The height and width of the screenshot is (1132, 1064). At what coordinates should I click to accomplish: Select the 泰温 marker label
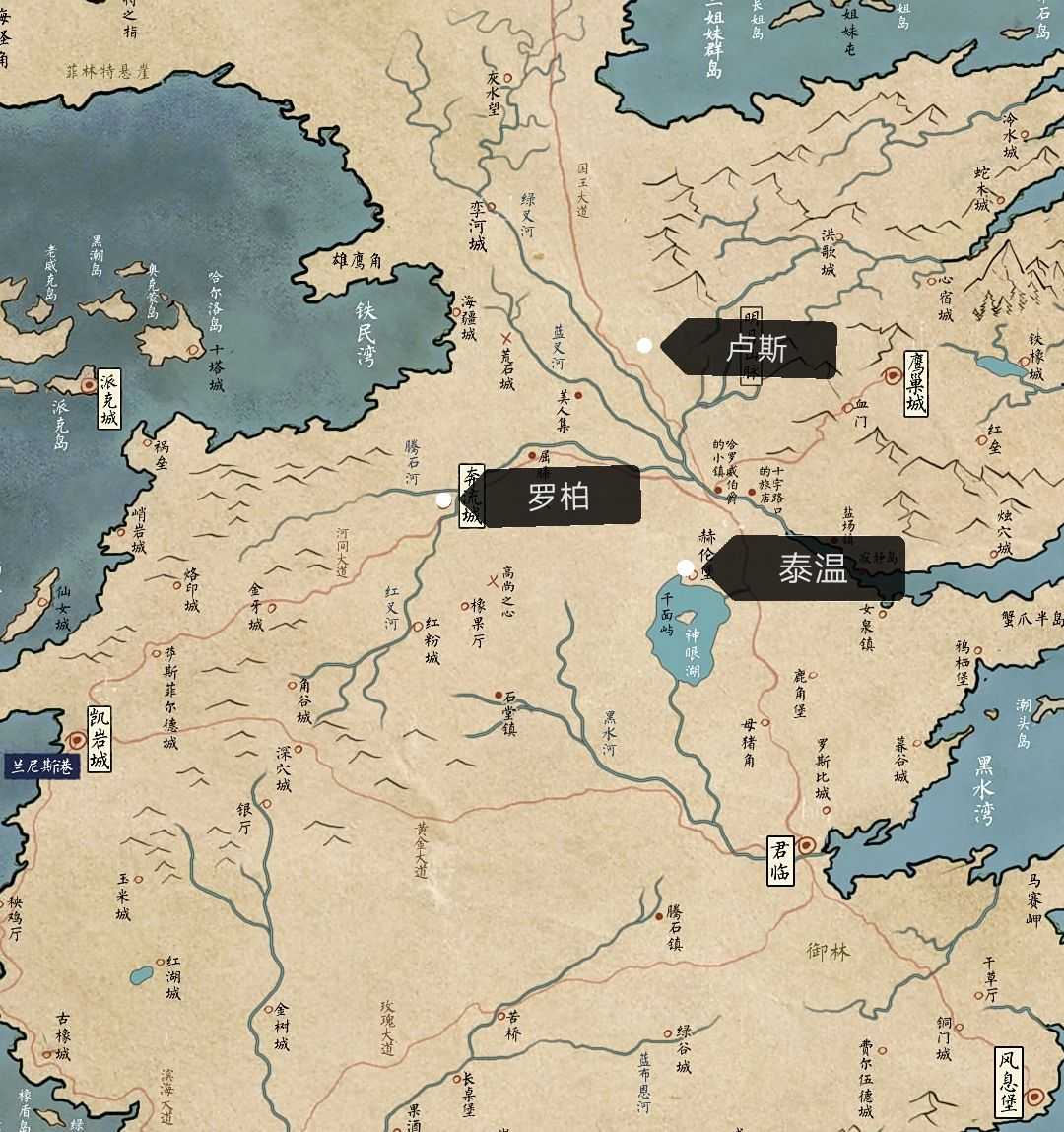pos(812,568)
